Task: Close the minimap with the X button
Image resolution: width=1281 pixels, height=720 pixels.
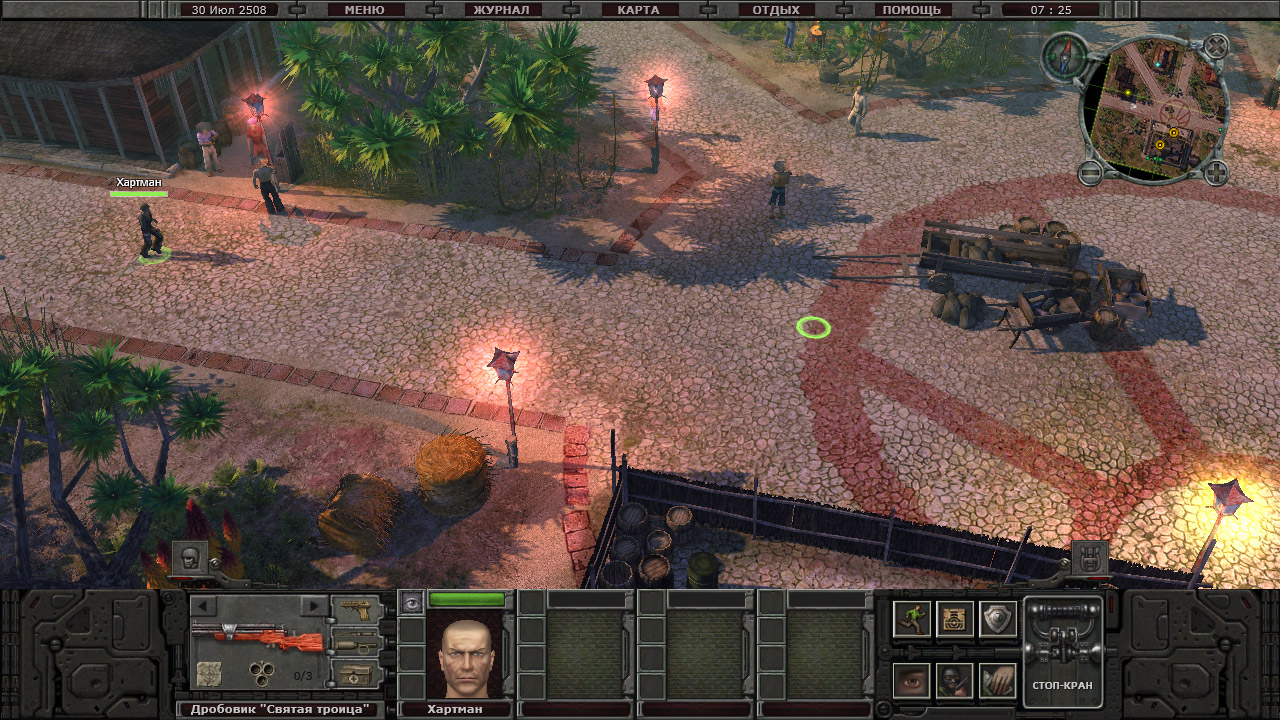Action: [1215, 46]
